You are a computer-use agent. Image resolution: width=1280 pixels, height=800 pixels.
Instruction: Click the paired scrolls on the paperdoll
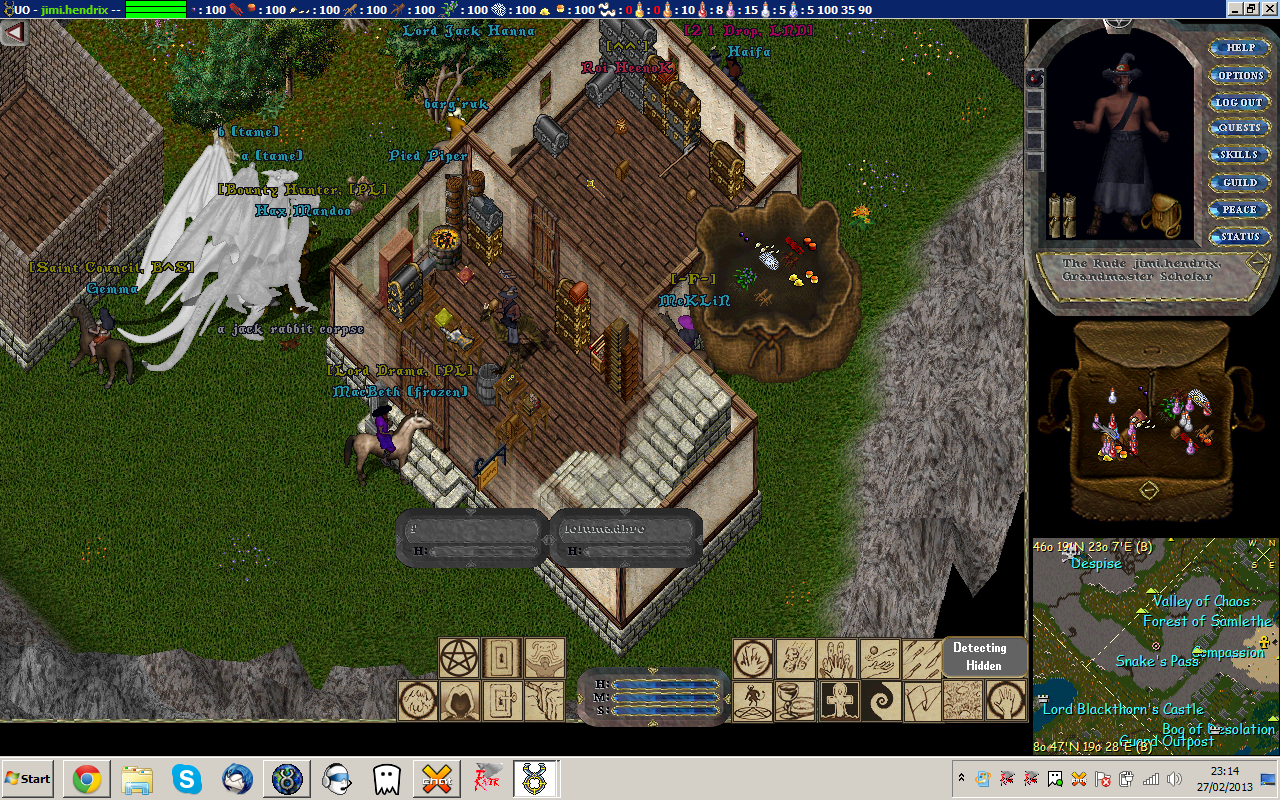(x=1061, y=216)
